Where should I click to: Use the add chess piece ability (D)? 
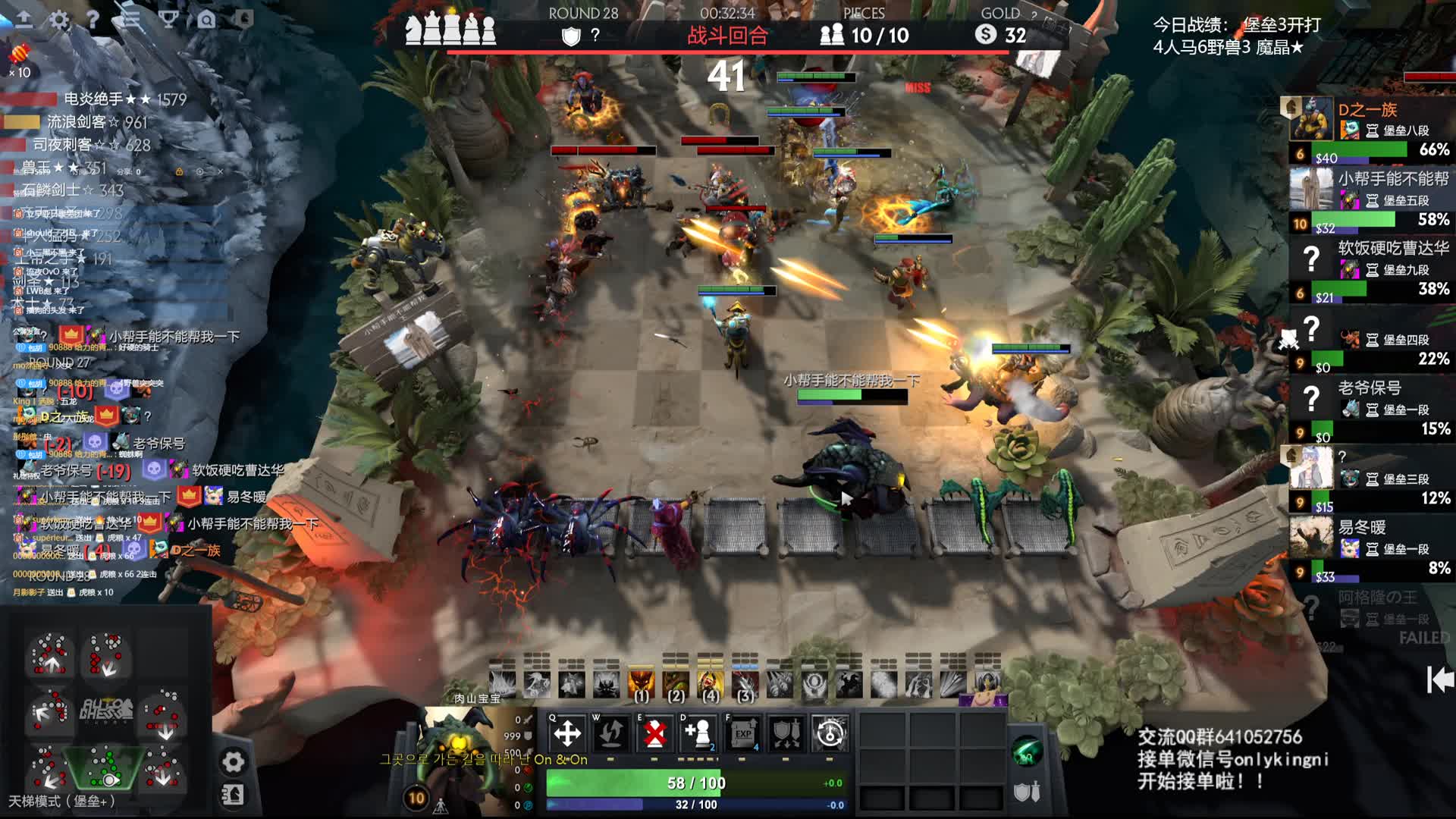click(698, 733)
